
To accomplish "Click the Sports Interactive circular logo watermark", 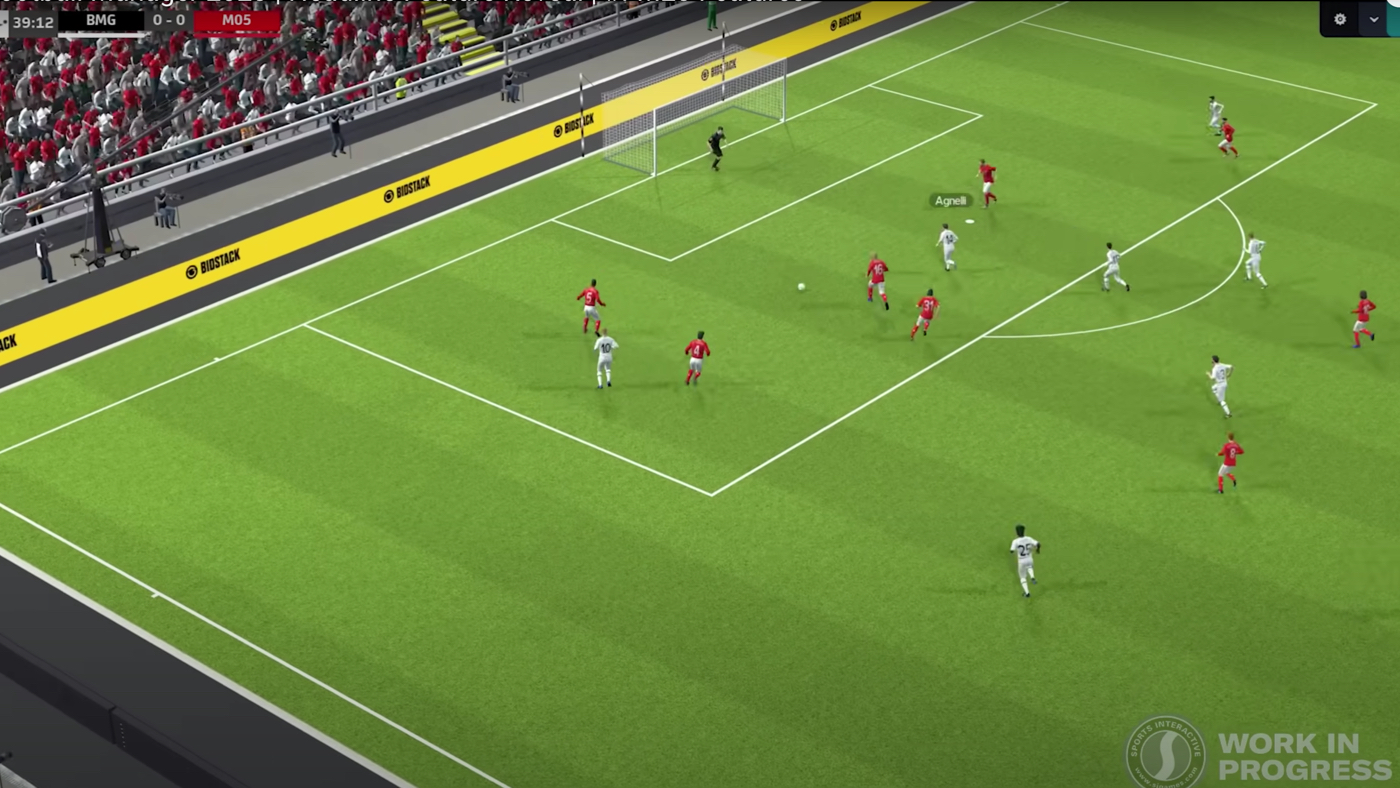I will tap(1163, 750).
